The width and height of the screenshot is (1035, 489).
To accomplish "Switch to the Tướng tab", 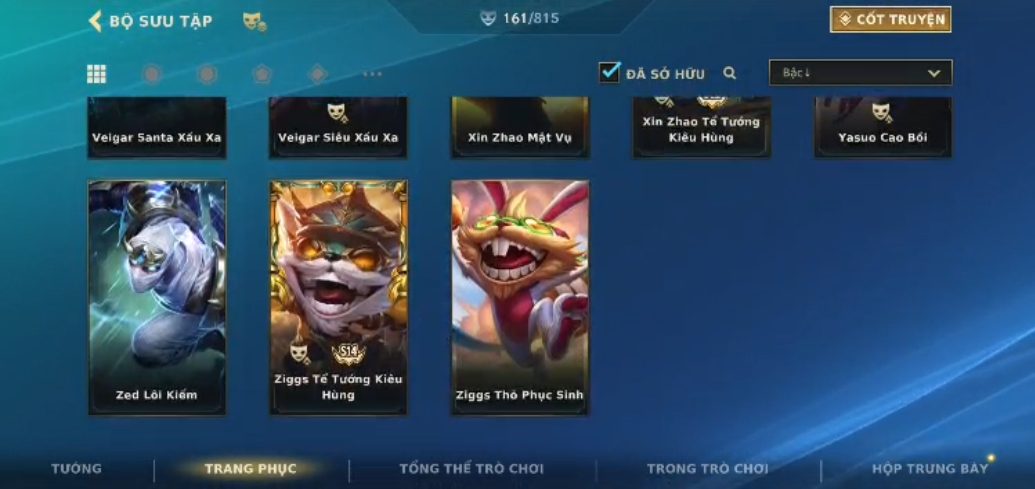I will click(77, 469).
